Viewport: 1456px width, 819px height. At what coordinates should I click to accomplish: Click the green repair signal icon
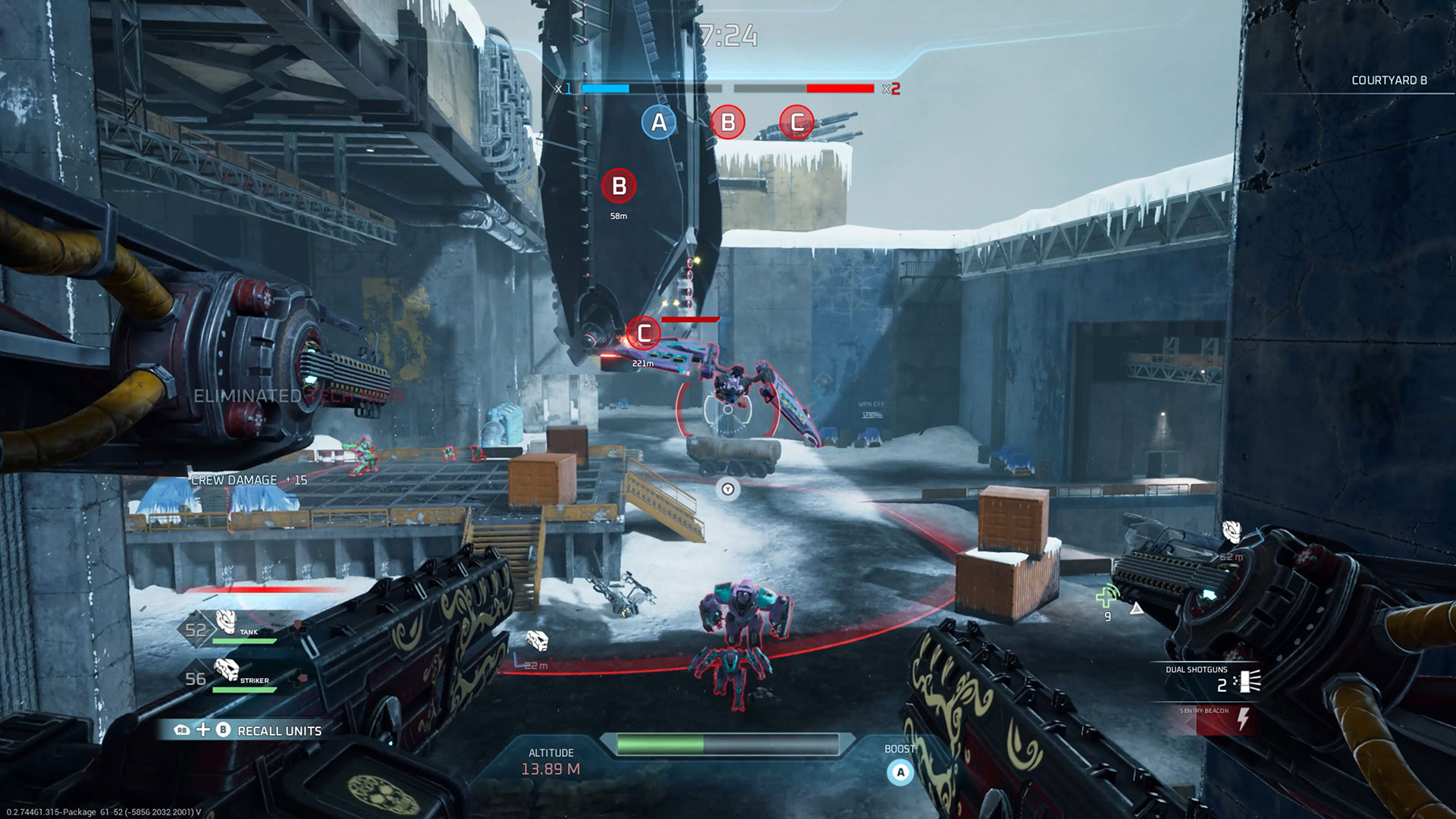pos(1107,597)
